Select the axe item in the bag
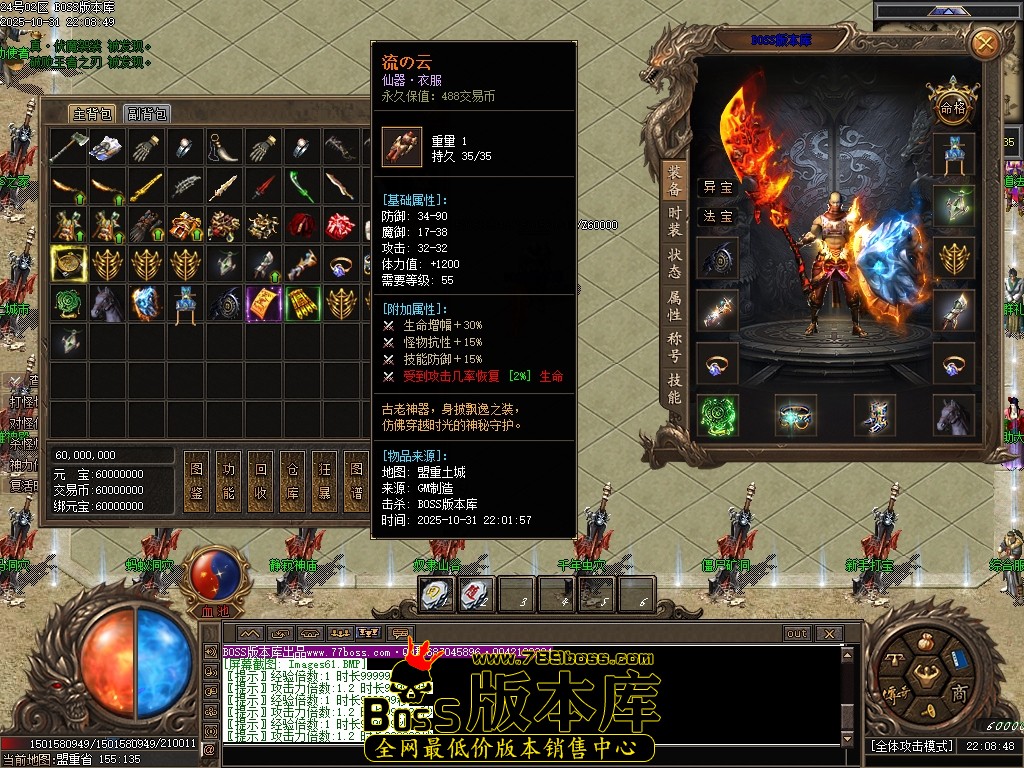This screenshot has width=1024, height=768. [x=68, y=147]
